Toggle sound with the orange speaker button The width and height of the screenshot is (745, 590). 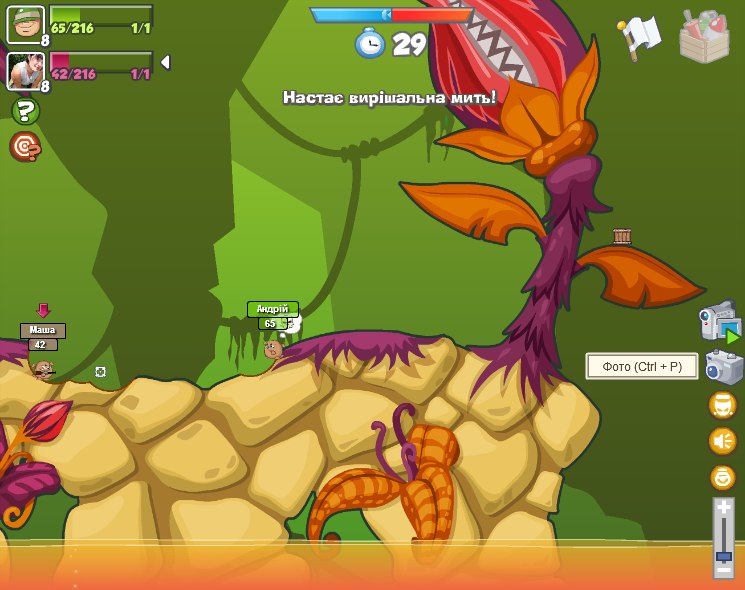722,441
